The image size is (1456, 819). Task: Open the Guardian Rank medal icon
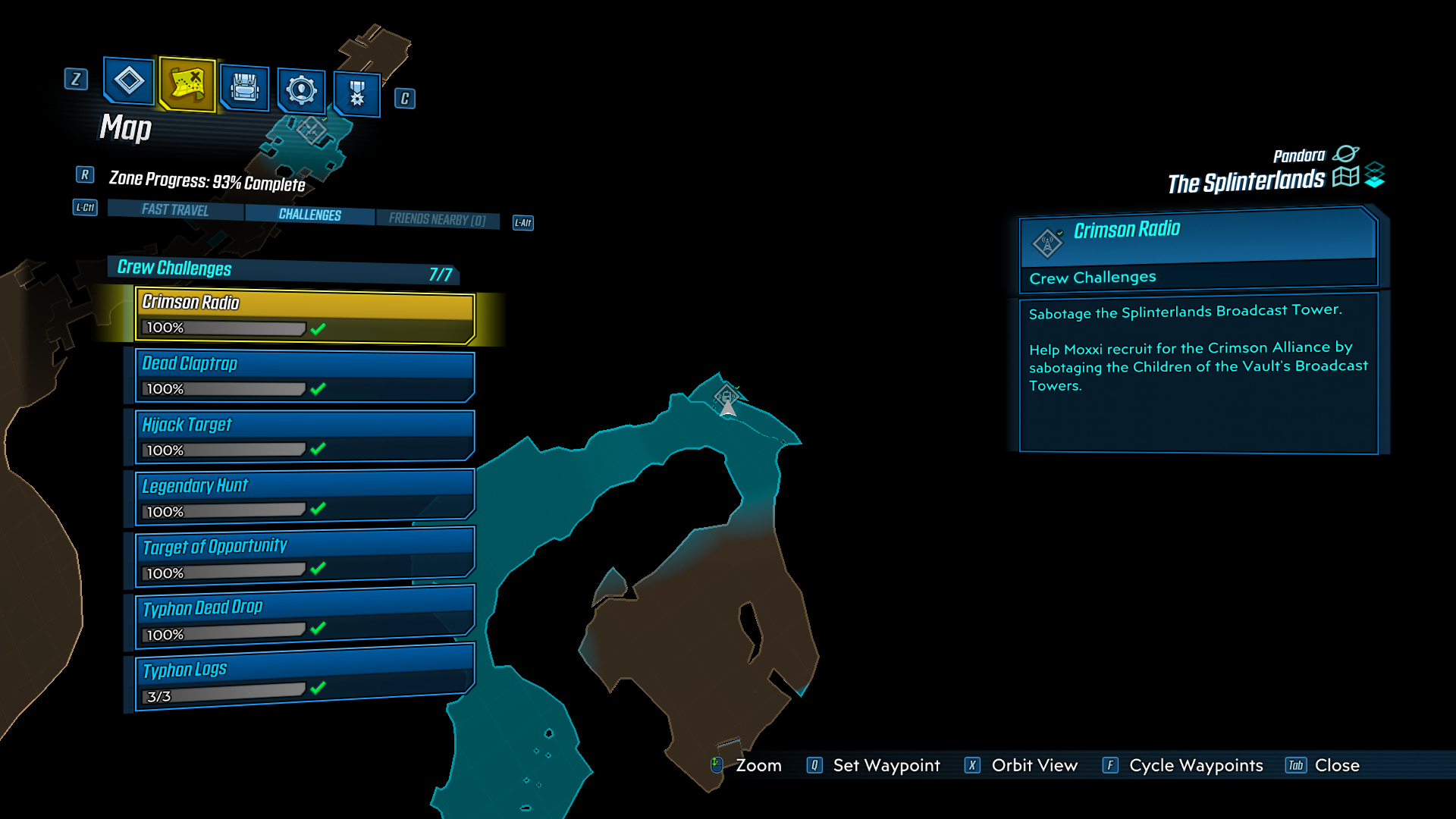coord(356,94)
